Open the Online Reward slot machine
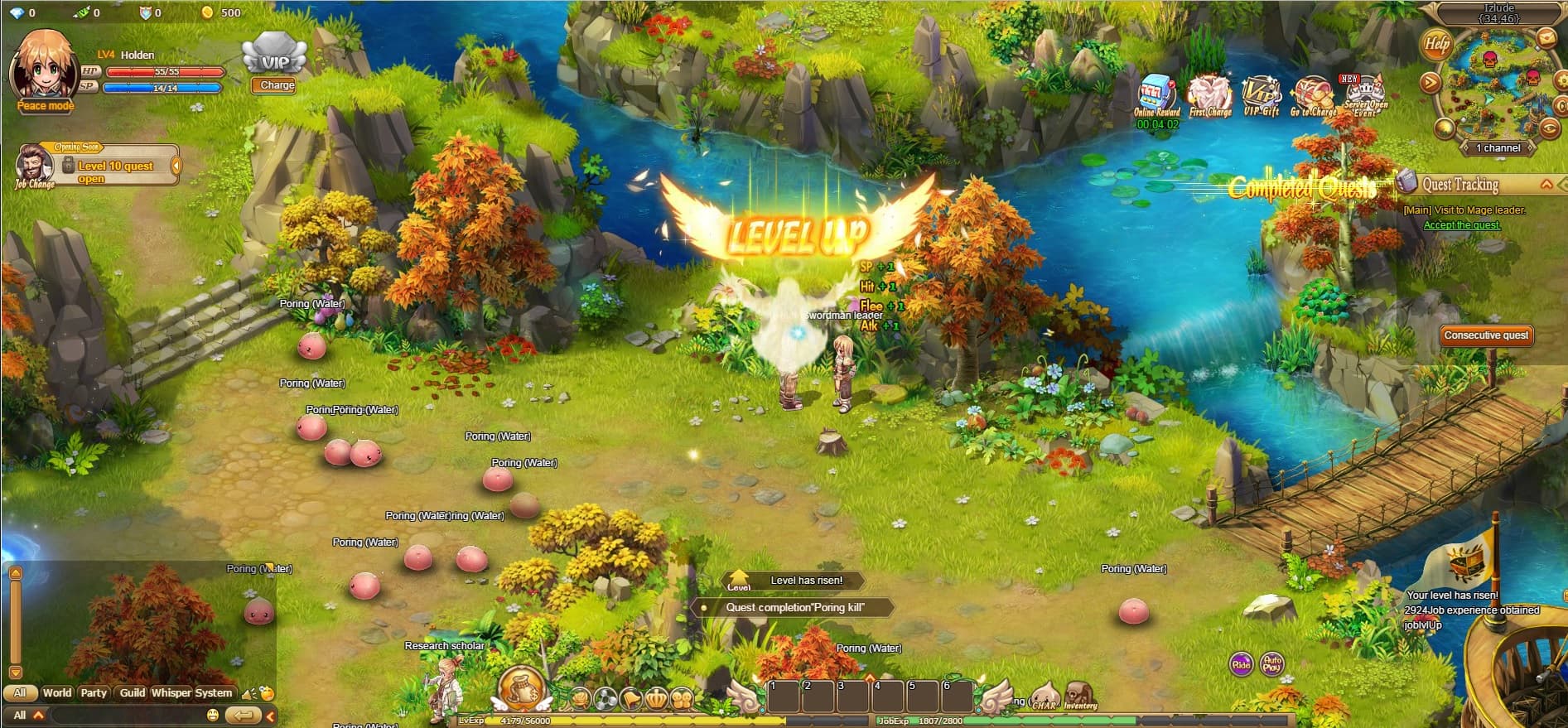The image size is (1568, 728). (1154, 91)
